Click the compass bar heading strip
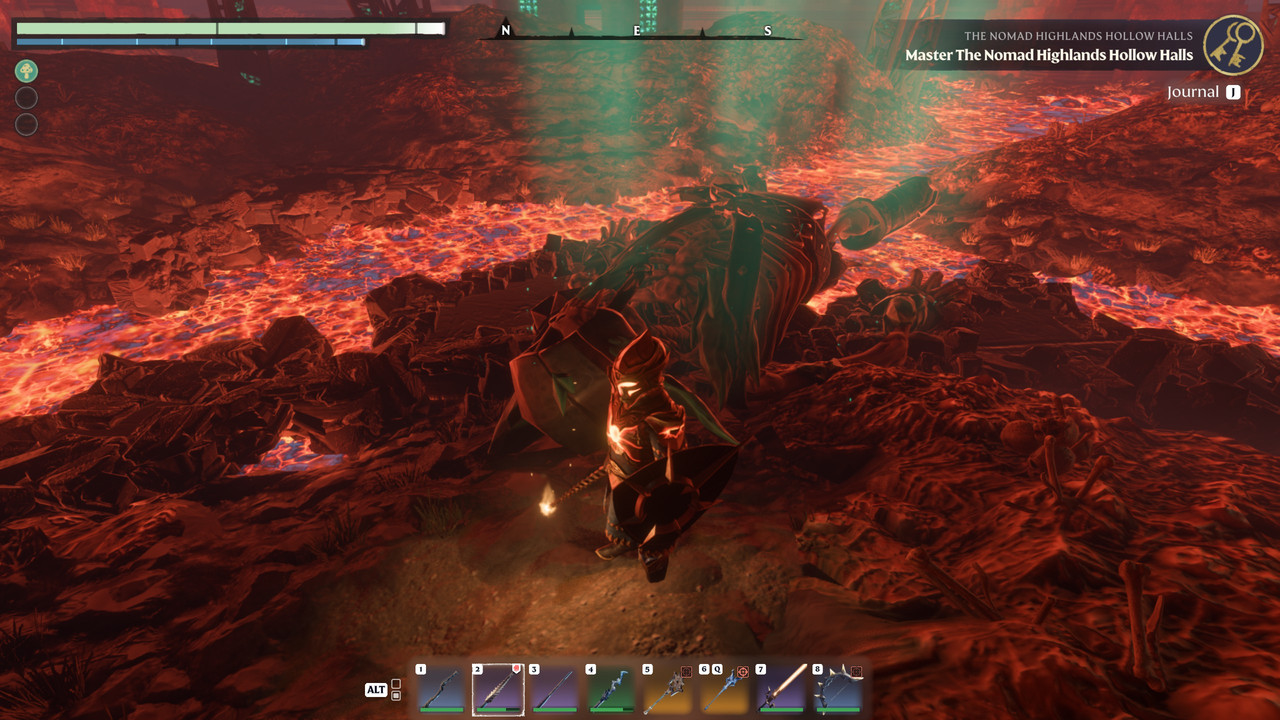1280x720 pixels. tap(640, 32)
